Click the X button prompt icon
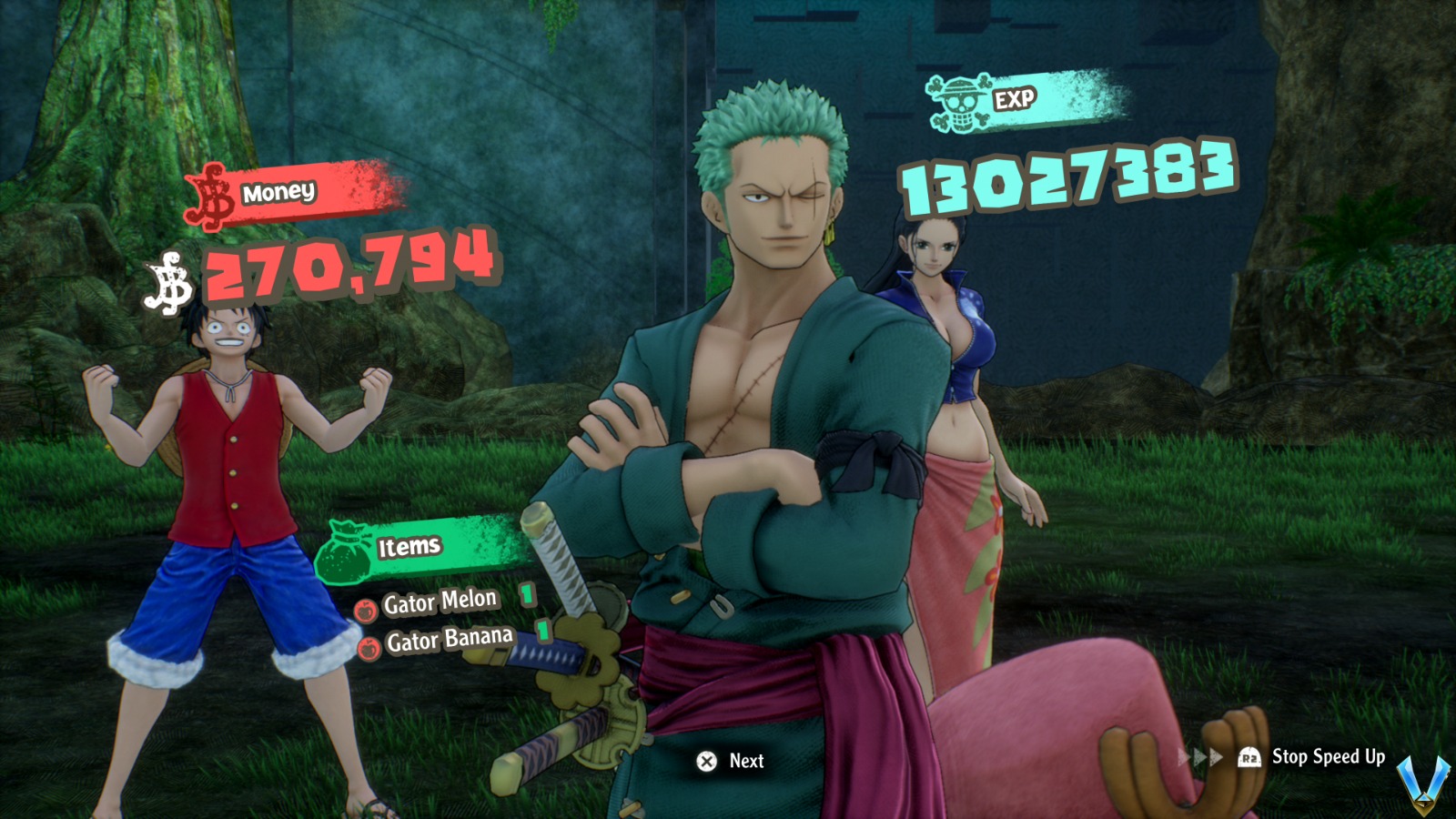 click(705, 762)
